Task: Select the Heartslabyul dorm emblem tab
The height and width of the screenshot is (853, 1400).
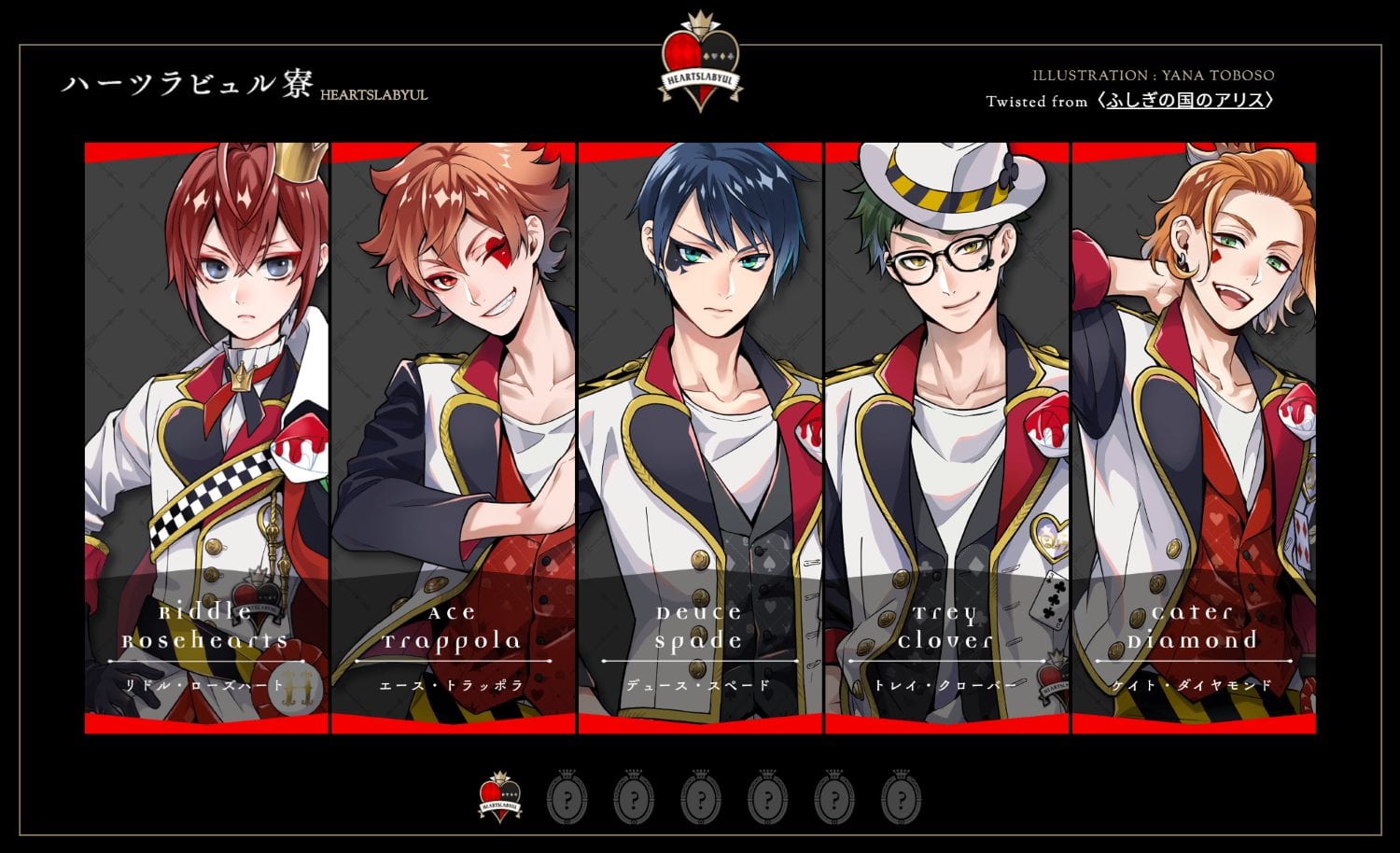Action: [499, 797]
